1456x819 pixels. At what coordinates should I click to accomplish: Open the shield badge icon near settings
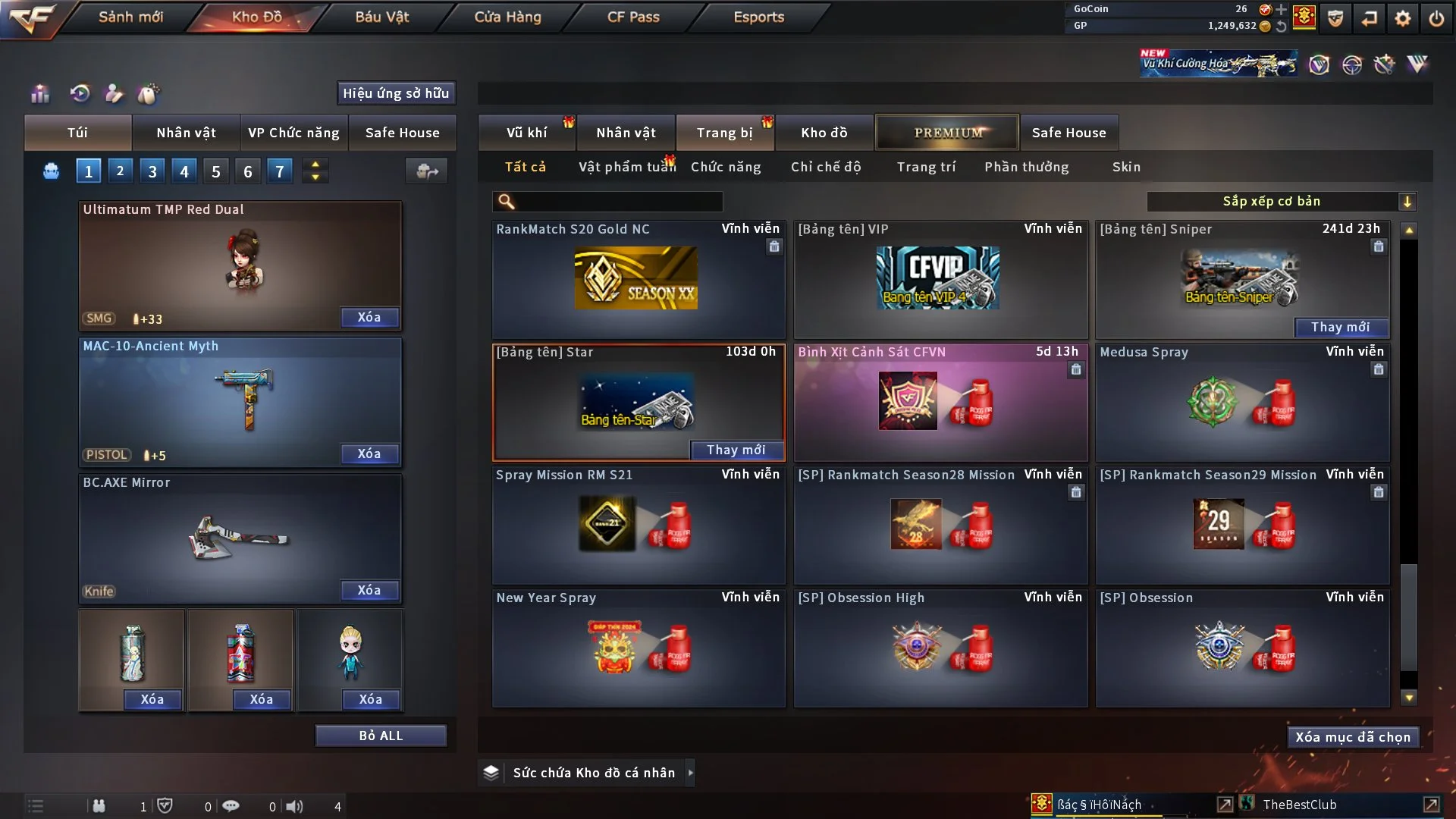1335,18
